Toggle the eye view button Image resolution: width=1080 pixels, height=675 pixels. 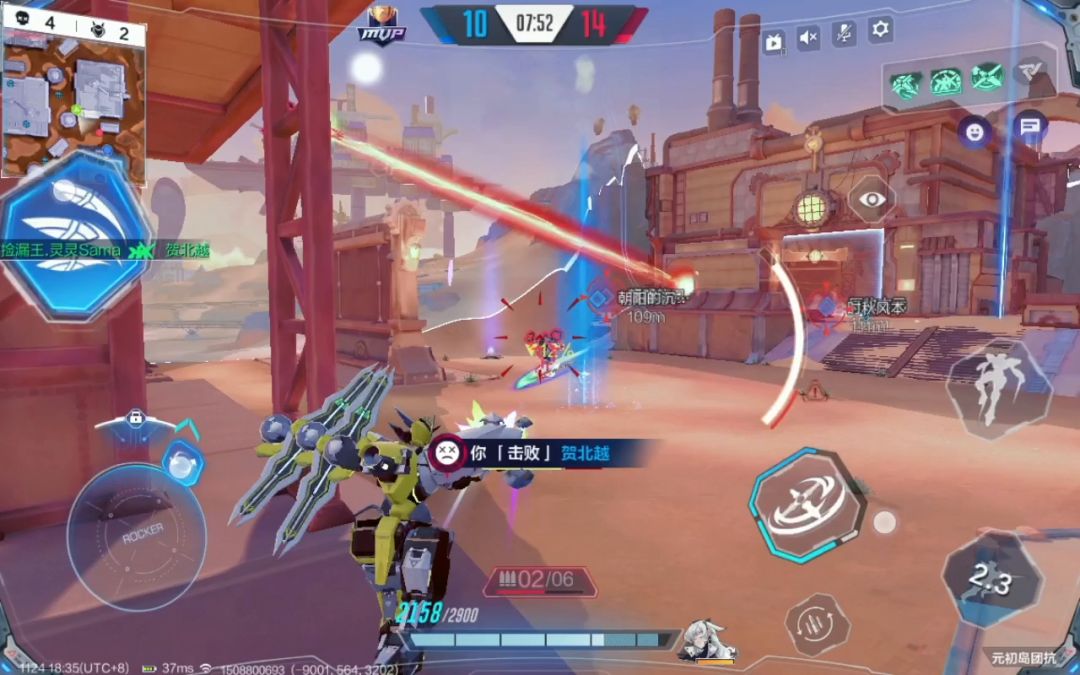click(873, 199)
